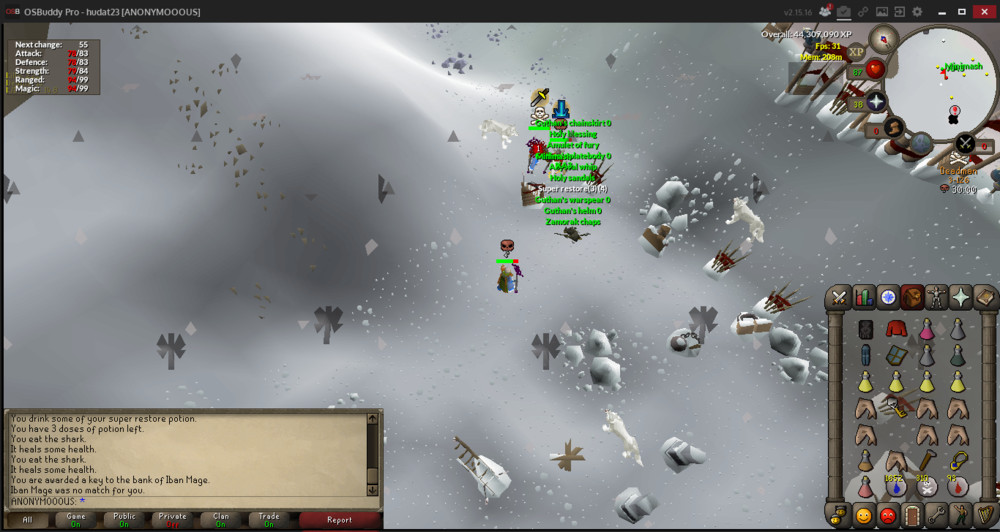The image size is (1000, 532).
Task: Open the Combat Options tab
Action: click(838, 297)
